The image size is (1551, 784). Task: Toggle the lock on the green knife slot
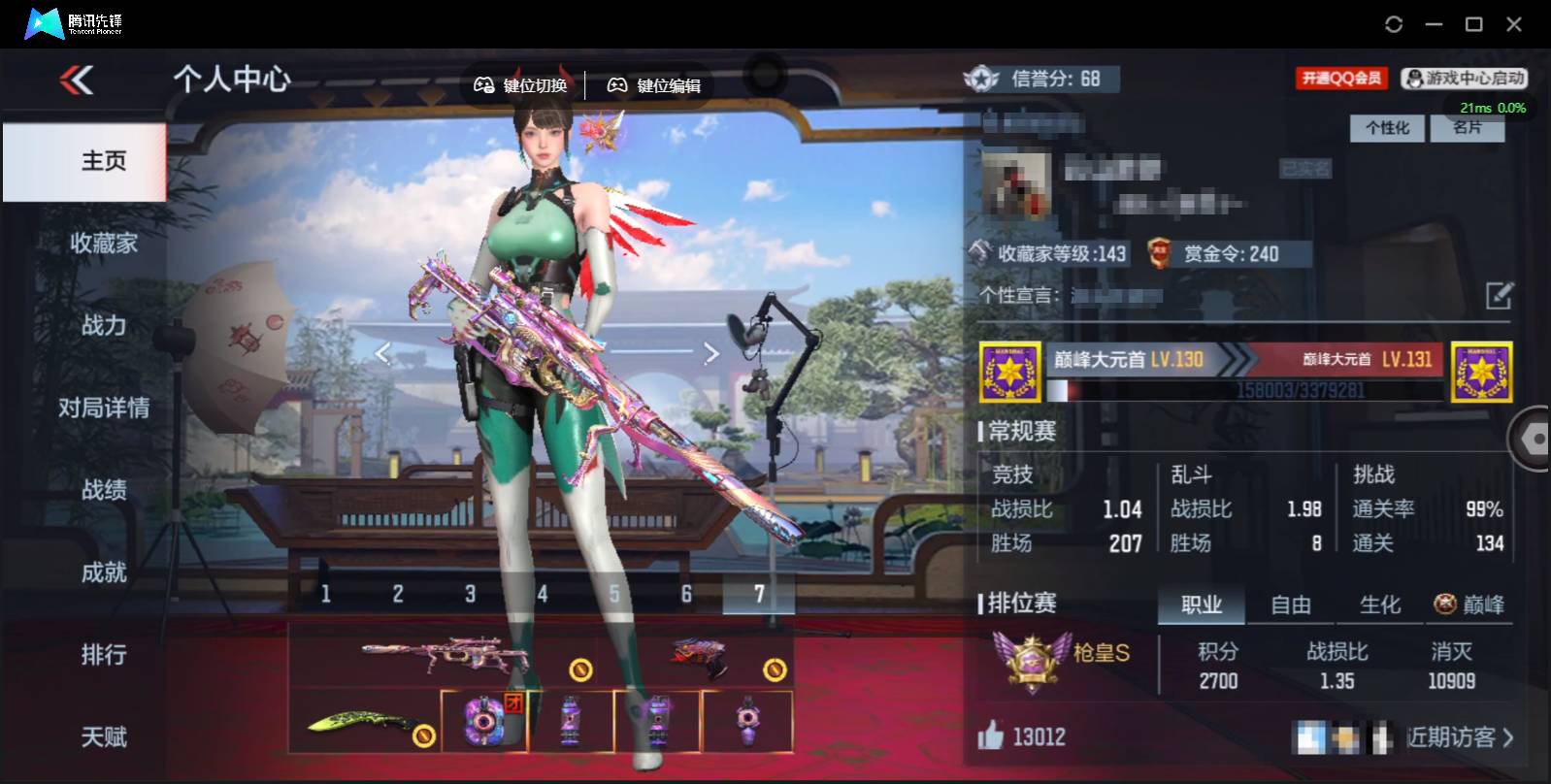424,735
